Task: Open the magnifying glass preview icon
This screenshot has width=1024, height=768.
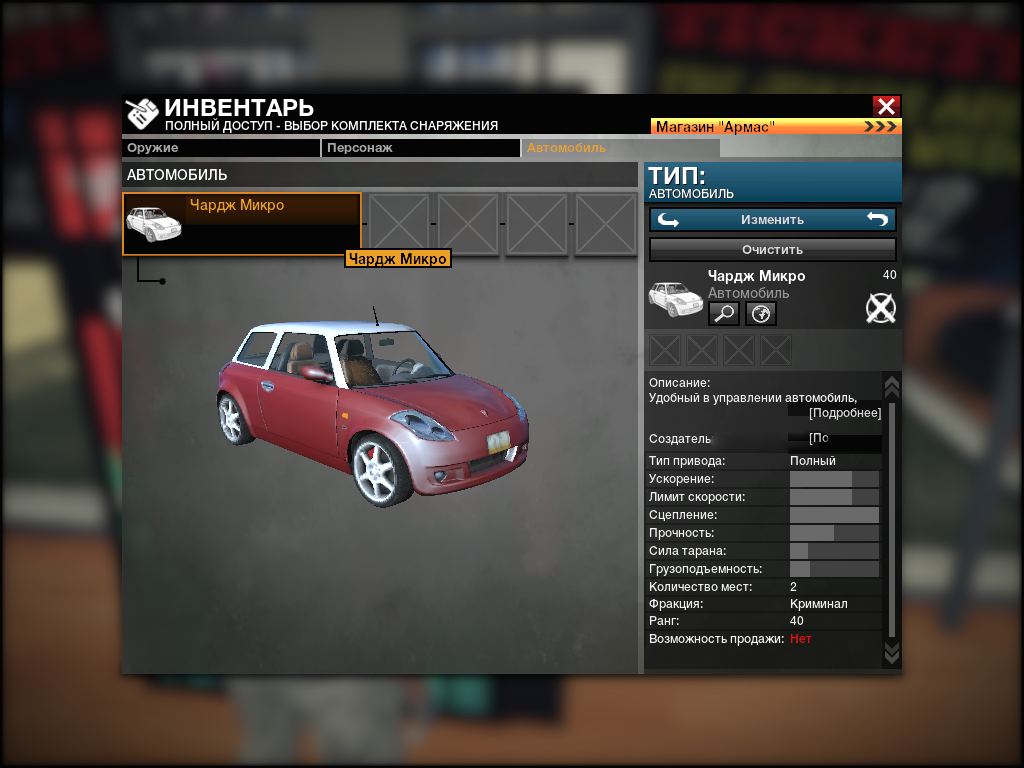Action: tap(724, 314)
